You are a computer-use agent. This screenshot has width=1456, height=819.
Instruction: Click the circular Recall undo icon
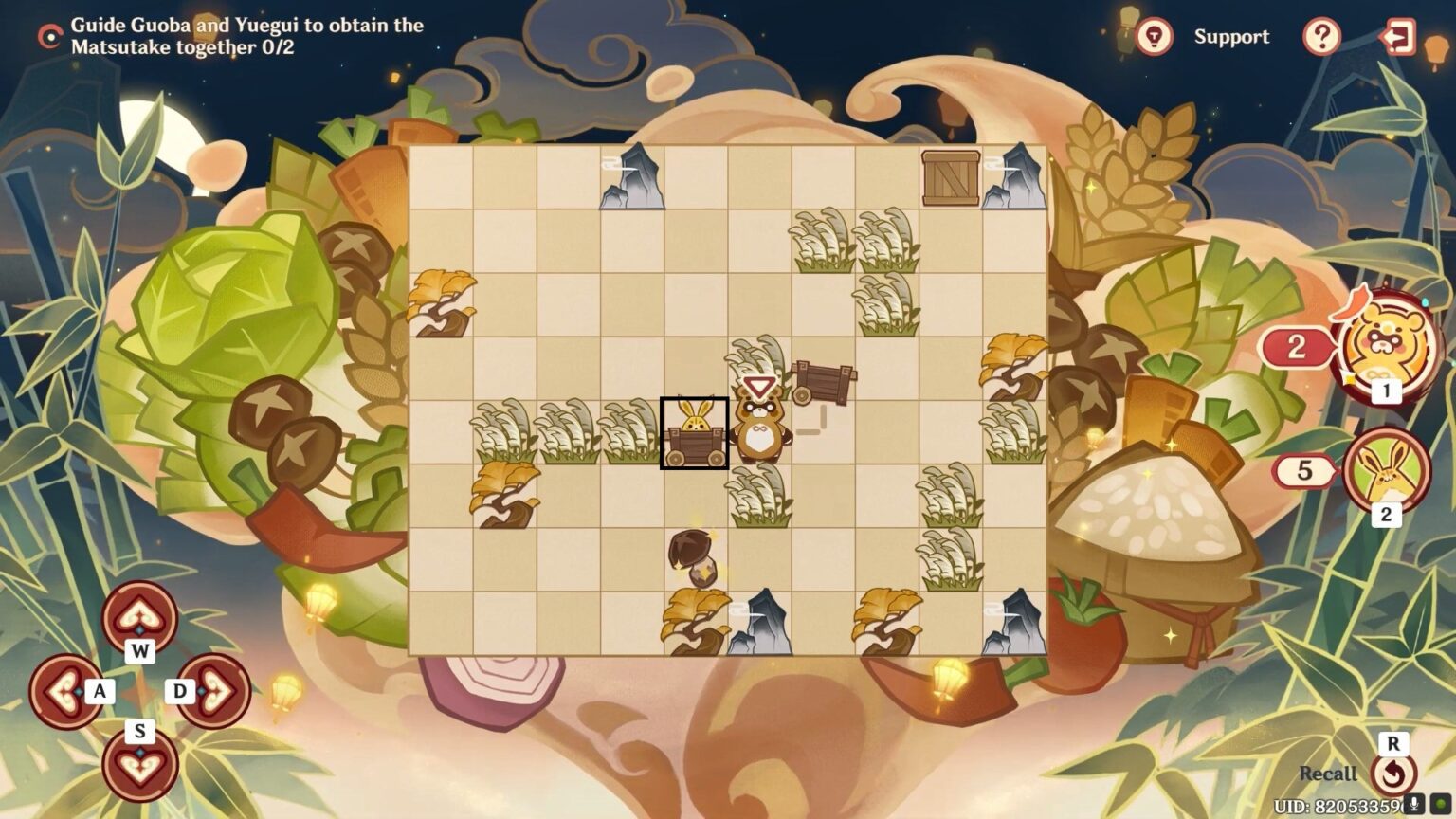pyautogui.click(x=1393, y=773)
